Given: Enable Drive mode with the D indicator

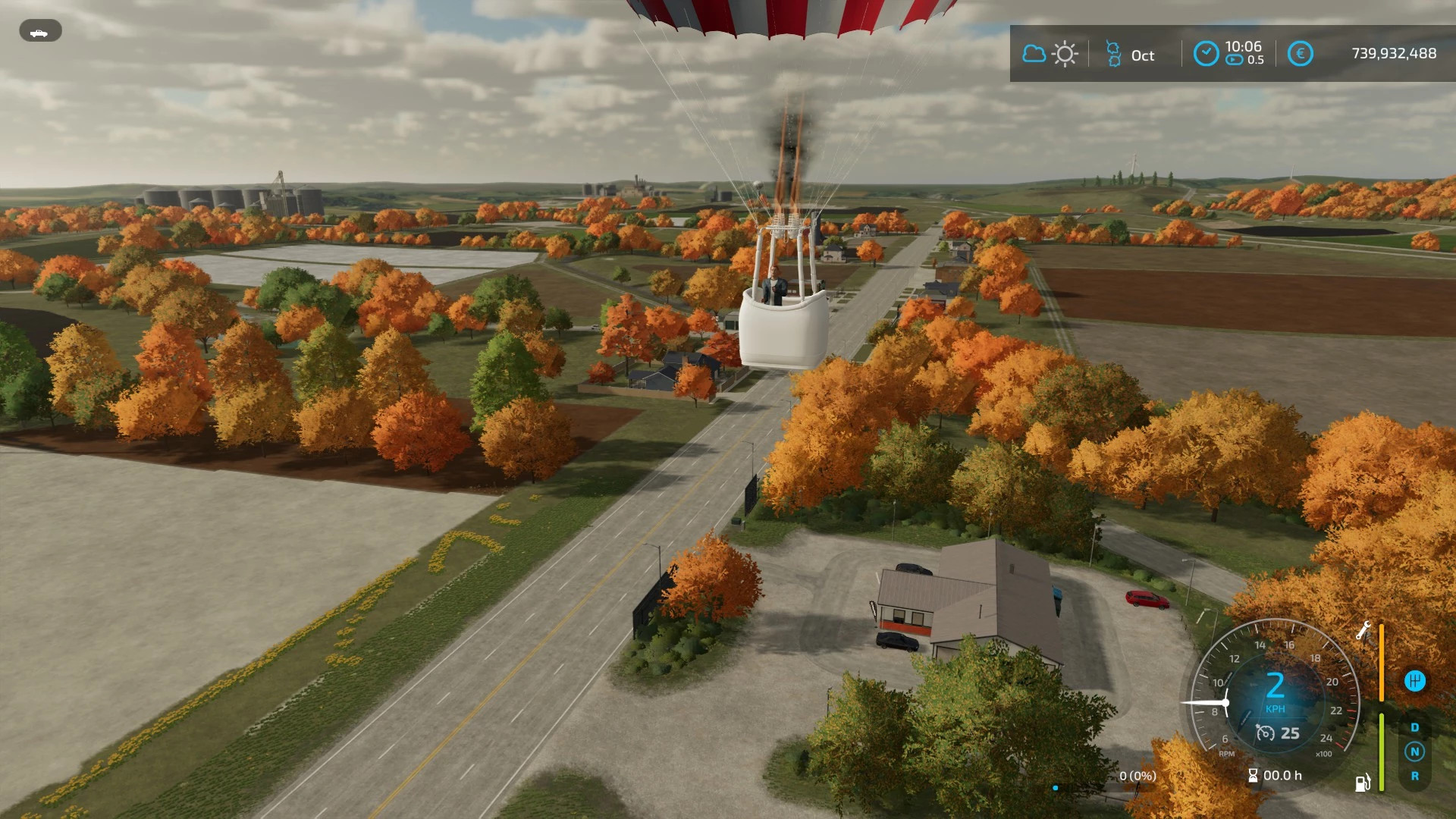Looking at the screenshot, I should [x=1414, y=727].
